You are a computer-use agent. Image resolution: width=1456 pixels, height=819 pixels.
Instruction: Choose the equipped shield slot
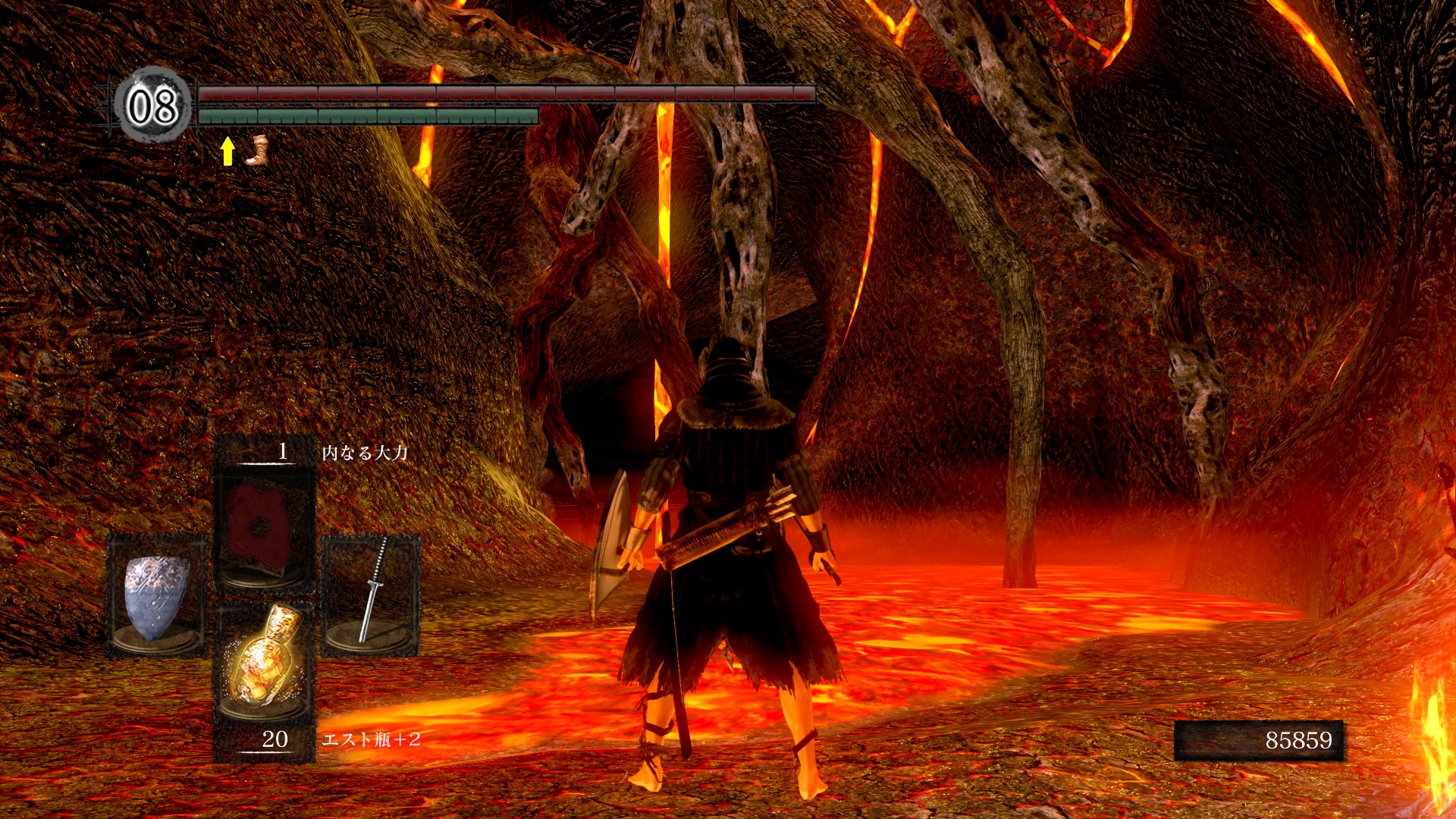coord(157,596)
